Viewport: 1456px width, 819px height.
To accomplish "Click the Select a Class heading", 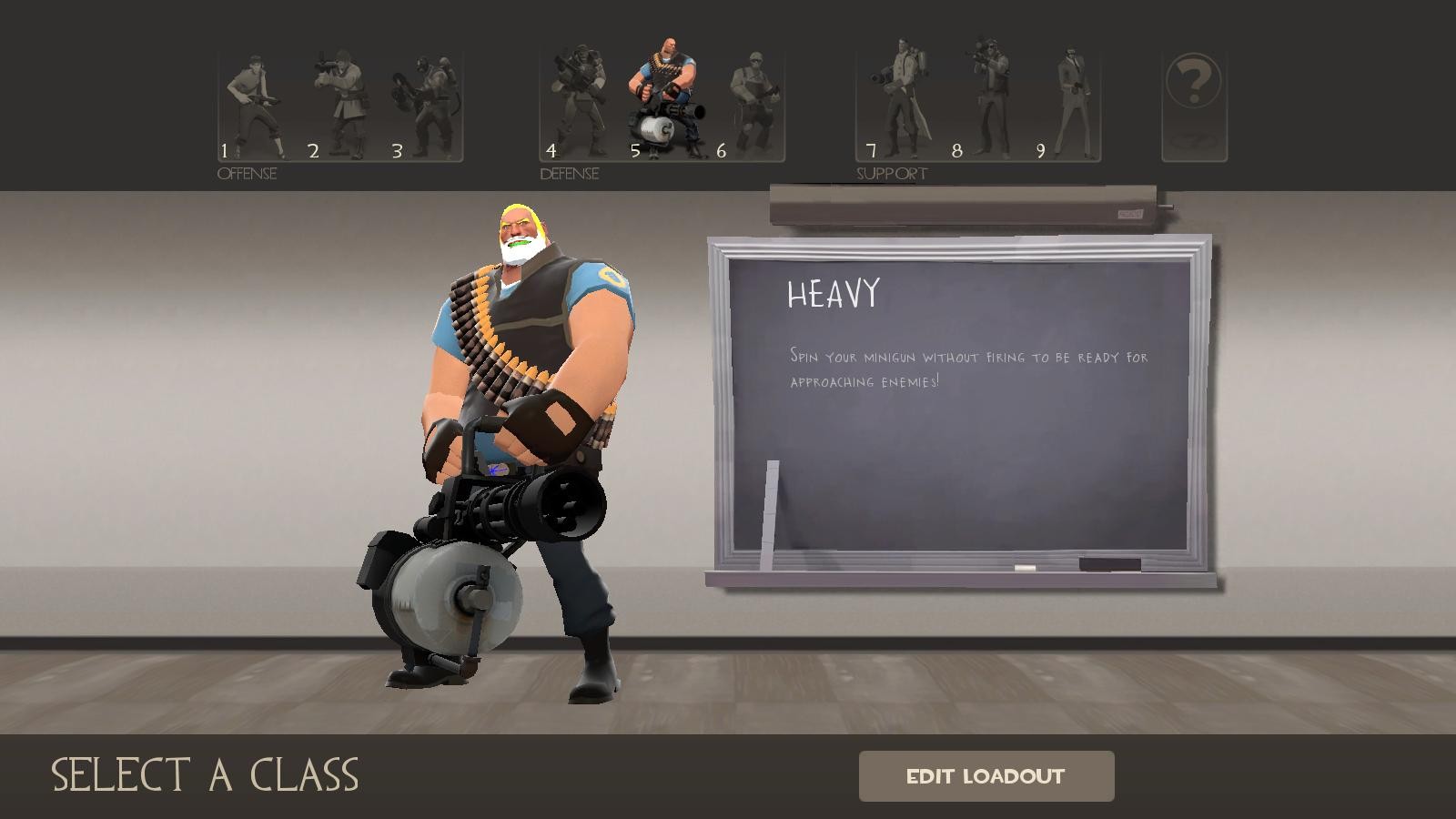I will pyautogui.click(x=205, y=776).
